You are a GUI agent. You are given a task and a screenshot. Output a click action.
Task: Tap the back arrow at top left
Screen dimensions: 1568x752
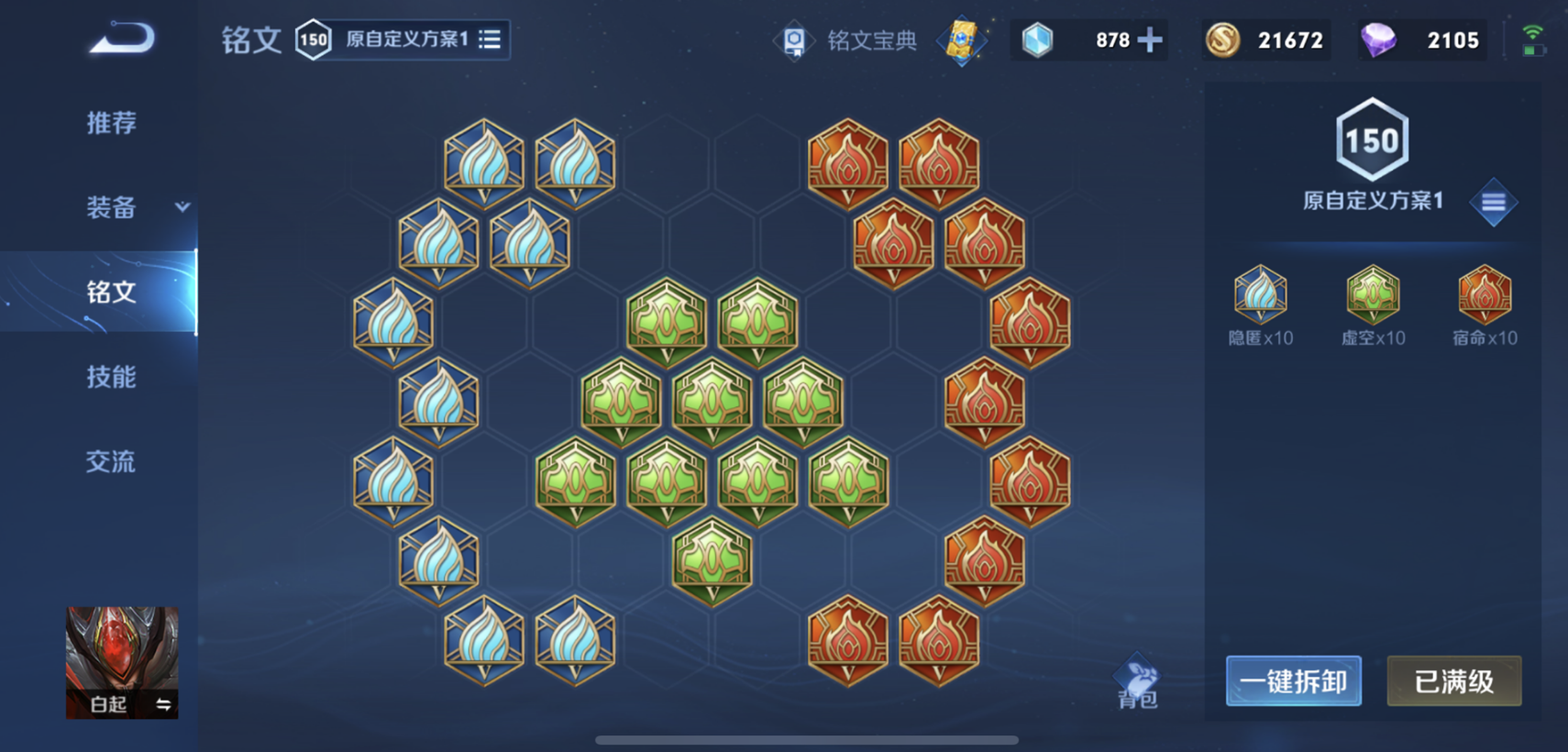pos(124,39)
